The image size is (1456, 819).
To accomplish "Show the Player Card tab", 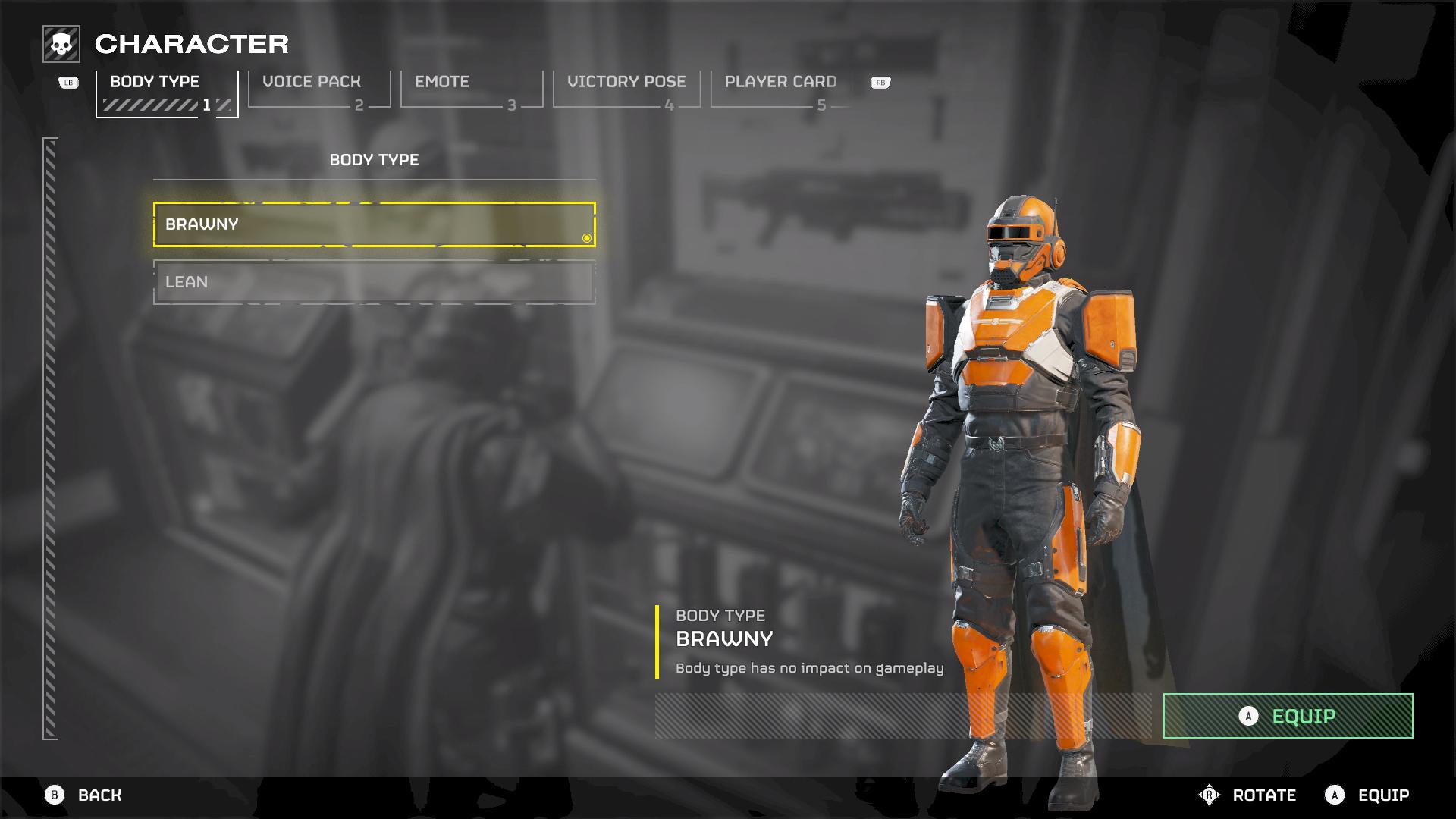I will 781,89.
